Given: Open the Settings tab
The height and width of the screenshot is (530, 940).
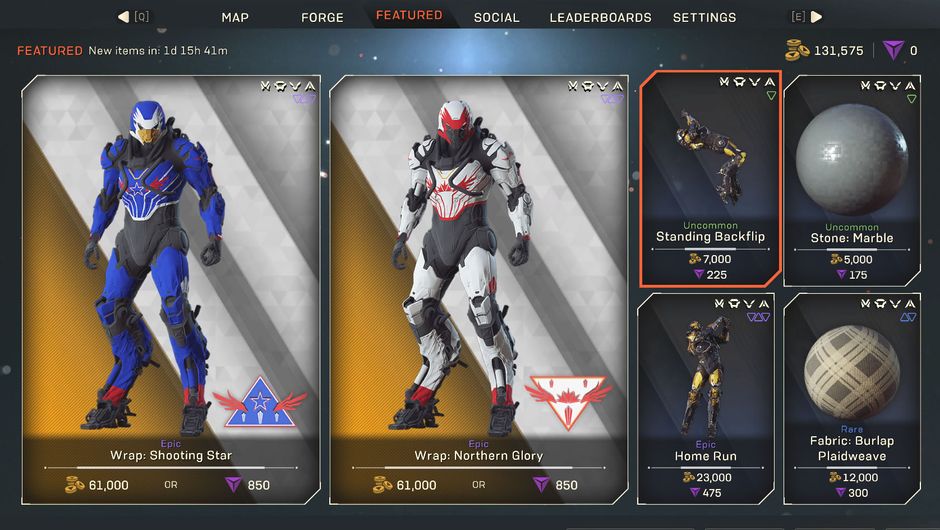Looking at the screenshot, I should (x=704, y=17).
